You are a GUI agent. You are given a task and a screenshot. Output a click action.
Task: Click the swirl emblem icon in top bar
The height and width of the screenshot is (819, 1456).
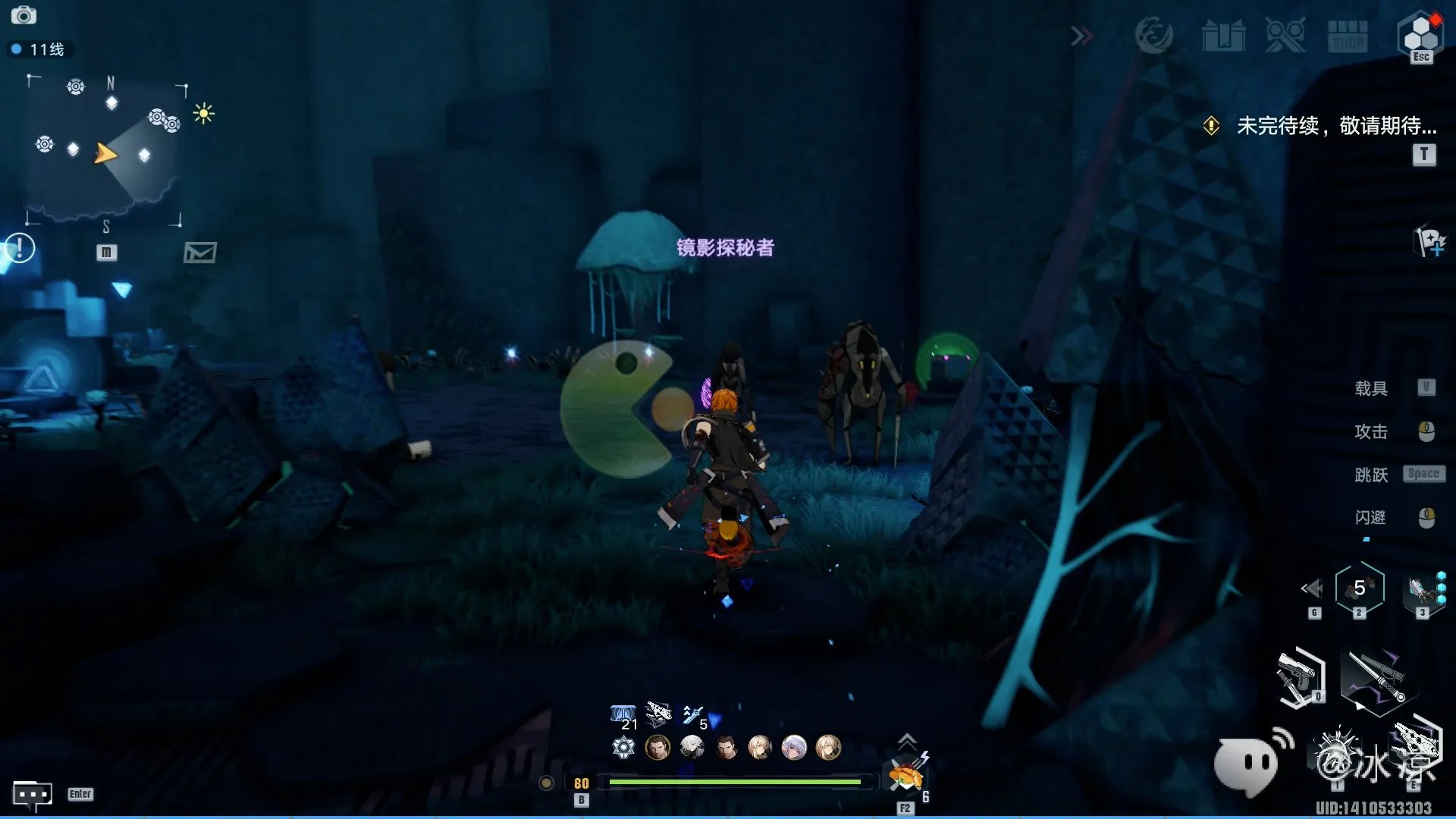1153,36
